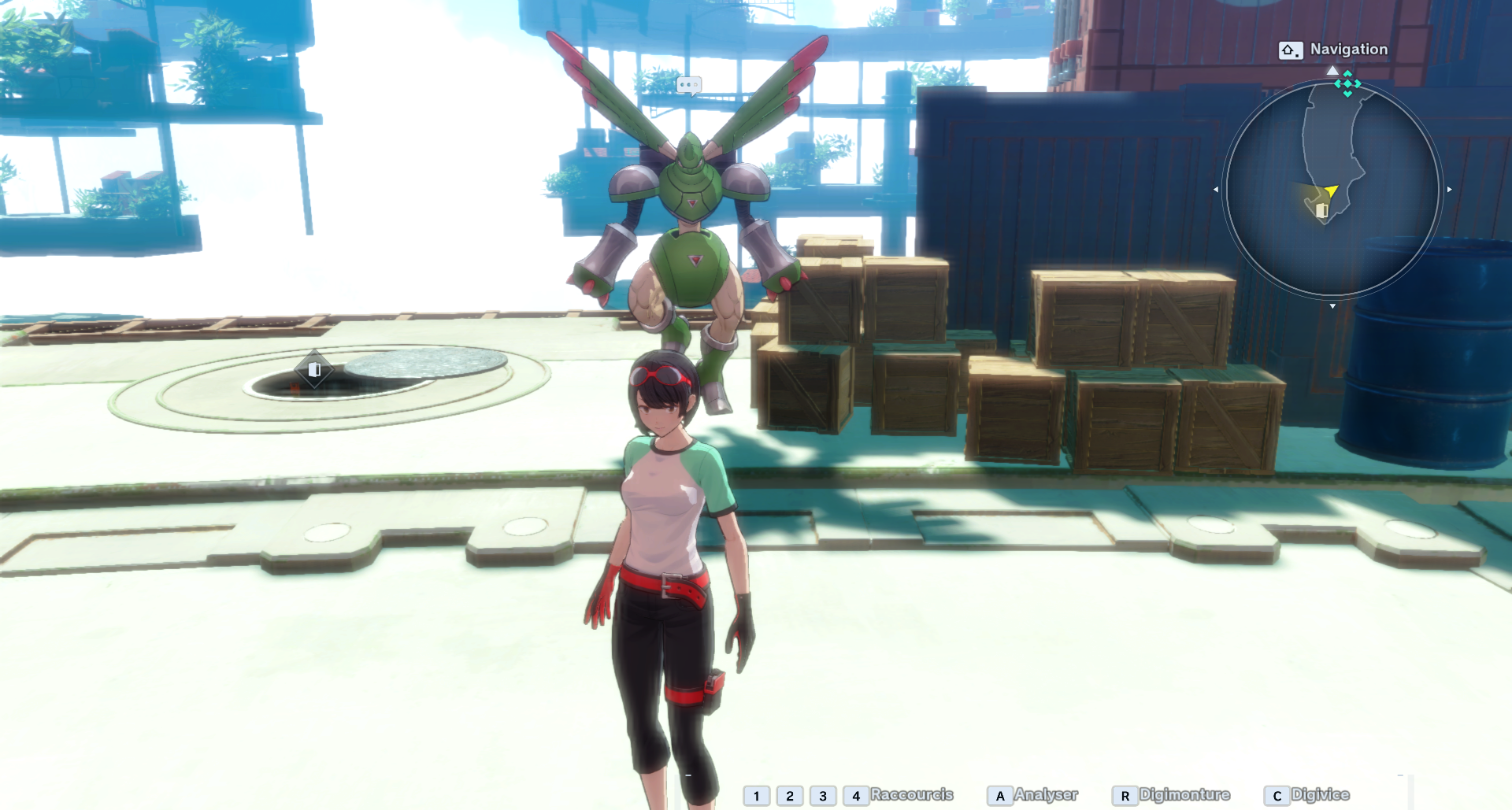Click the diamond door marker over the hatch

314,369
